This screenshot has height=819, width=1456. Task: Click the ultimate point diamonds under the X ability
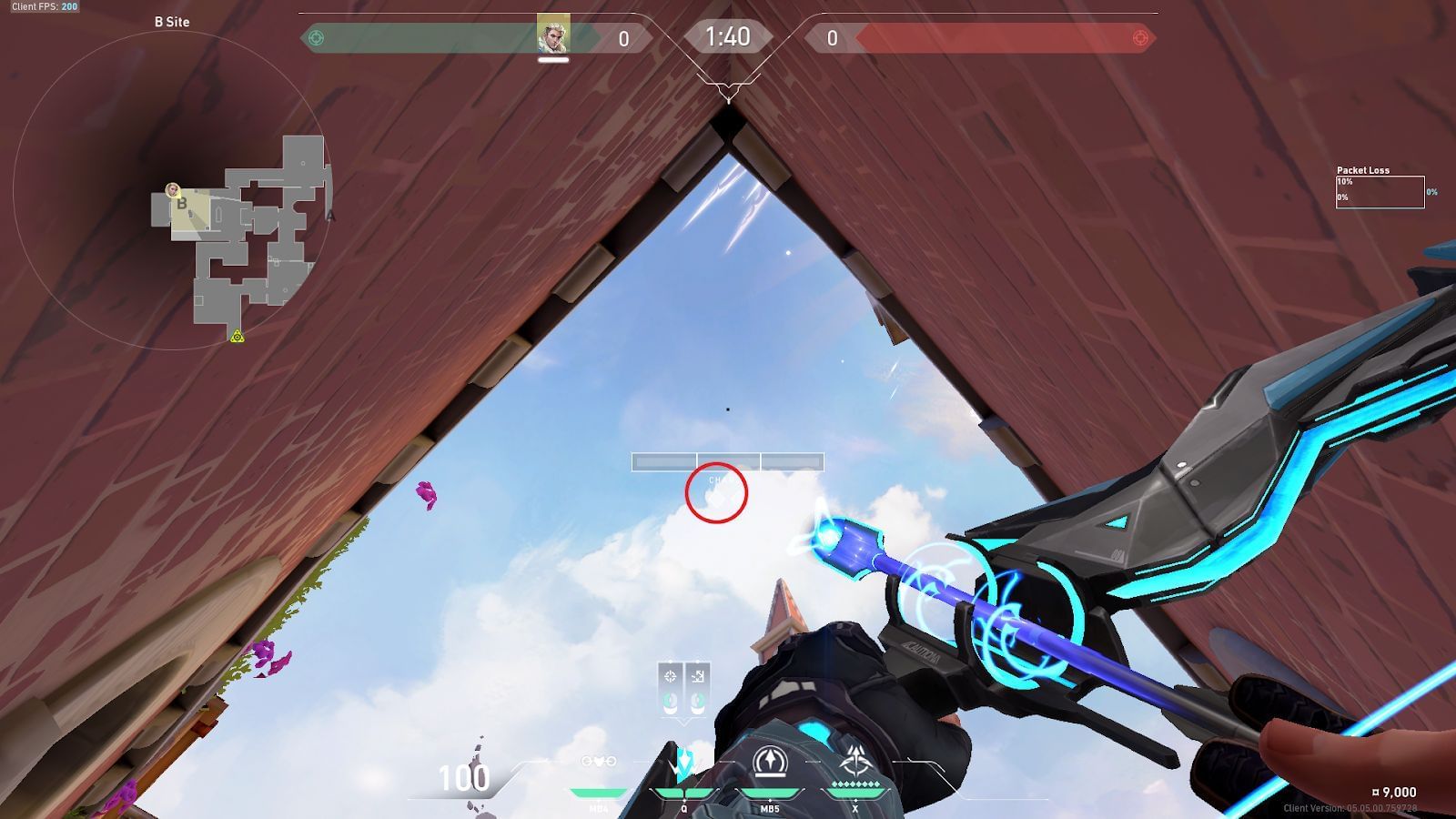tap(854, 784)
